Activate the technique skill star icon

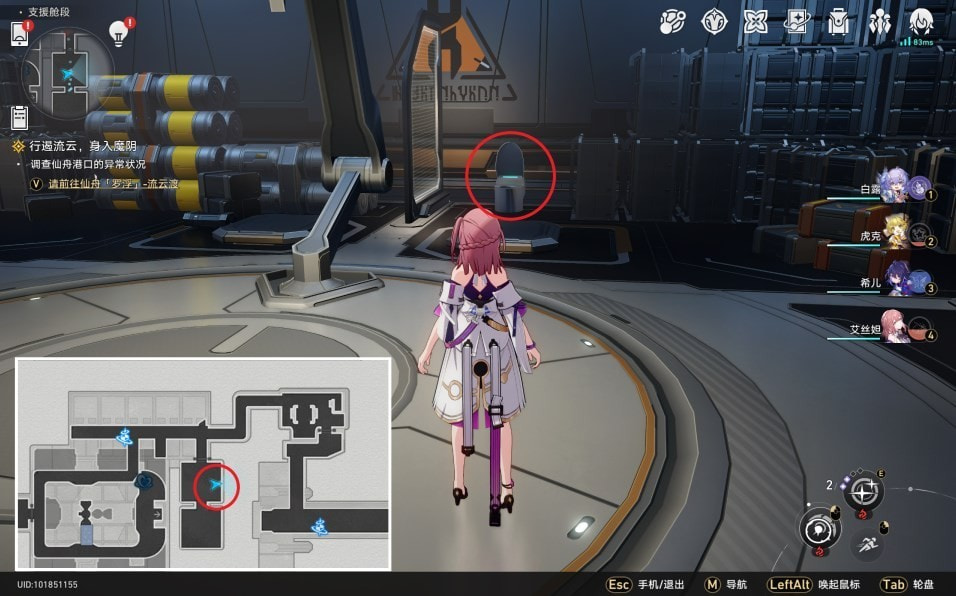[864, 491]
